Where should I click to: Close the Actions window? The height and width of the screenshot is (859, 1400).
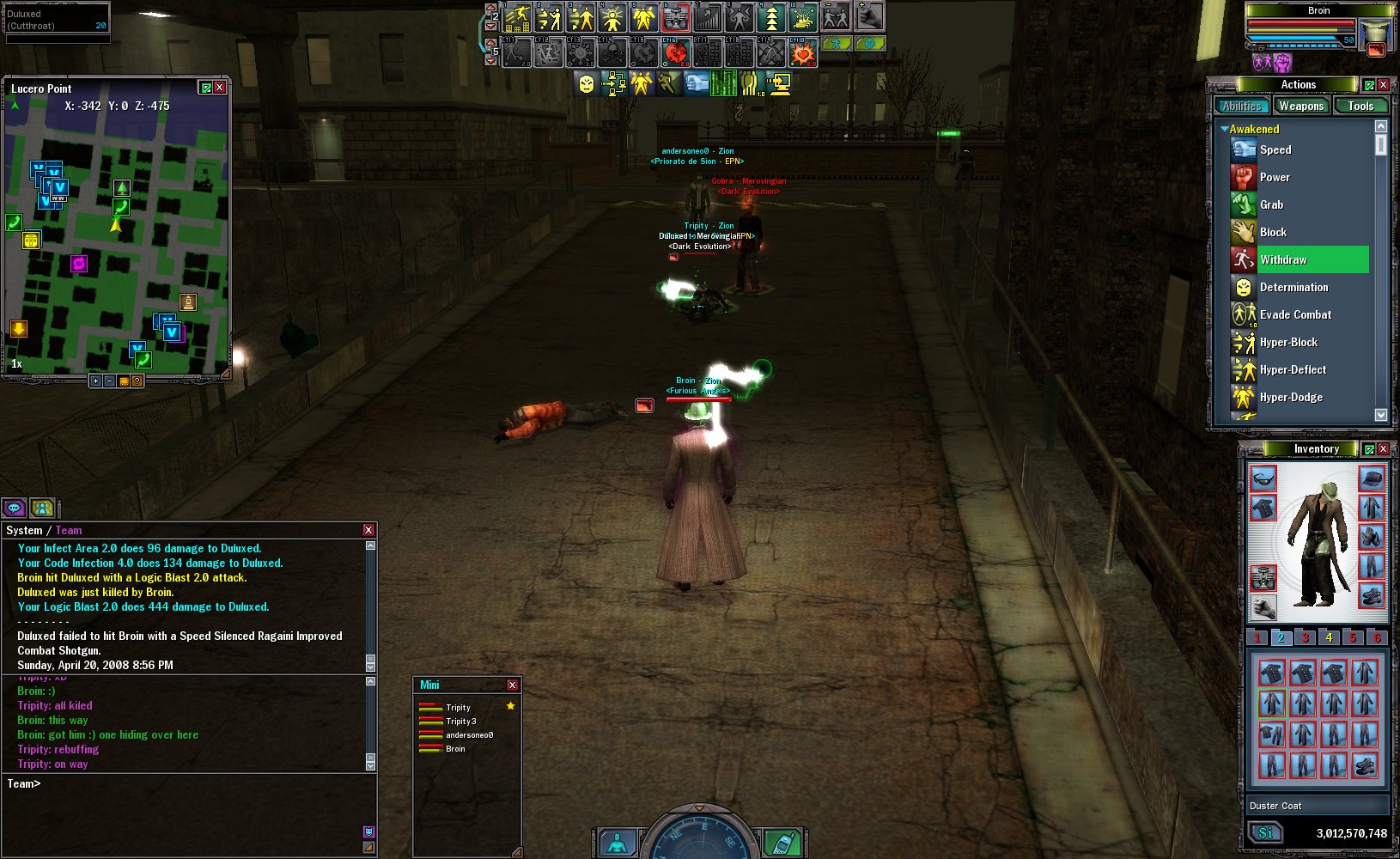tap(1383, 84)
